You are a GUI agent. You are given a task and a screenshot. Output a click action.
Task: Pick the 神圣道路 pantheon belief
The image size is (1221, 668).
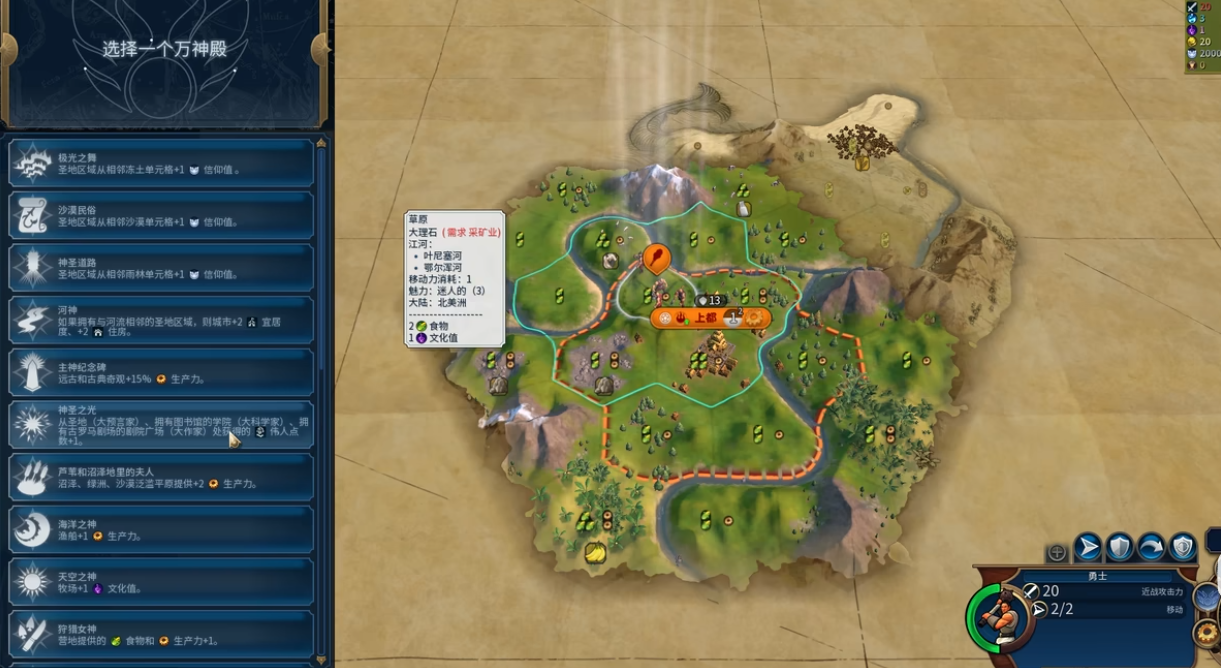[x=160, y=267]
